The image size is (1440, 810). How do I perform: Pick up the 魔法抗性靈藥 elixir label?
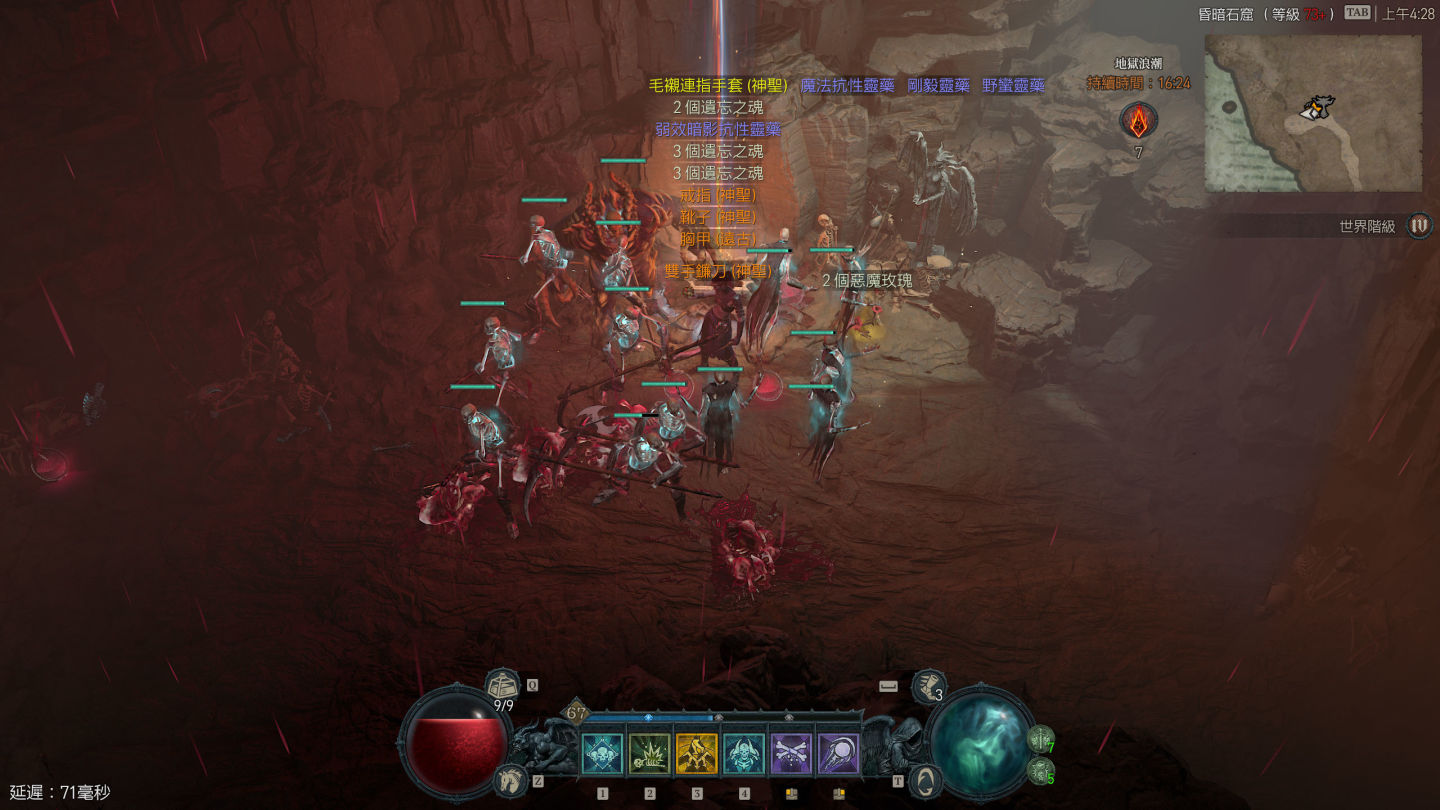847,86
